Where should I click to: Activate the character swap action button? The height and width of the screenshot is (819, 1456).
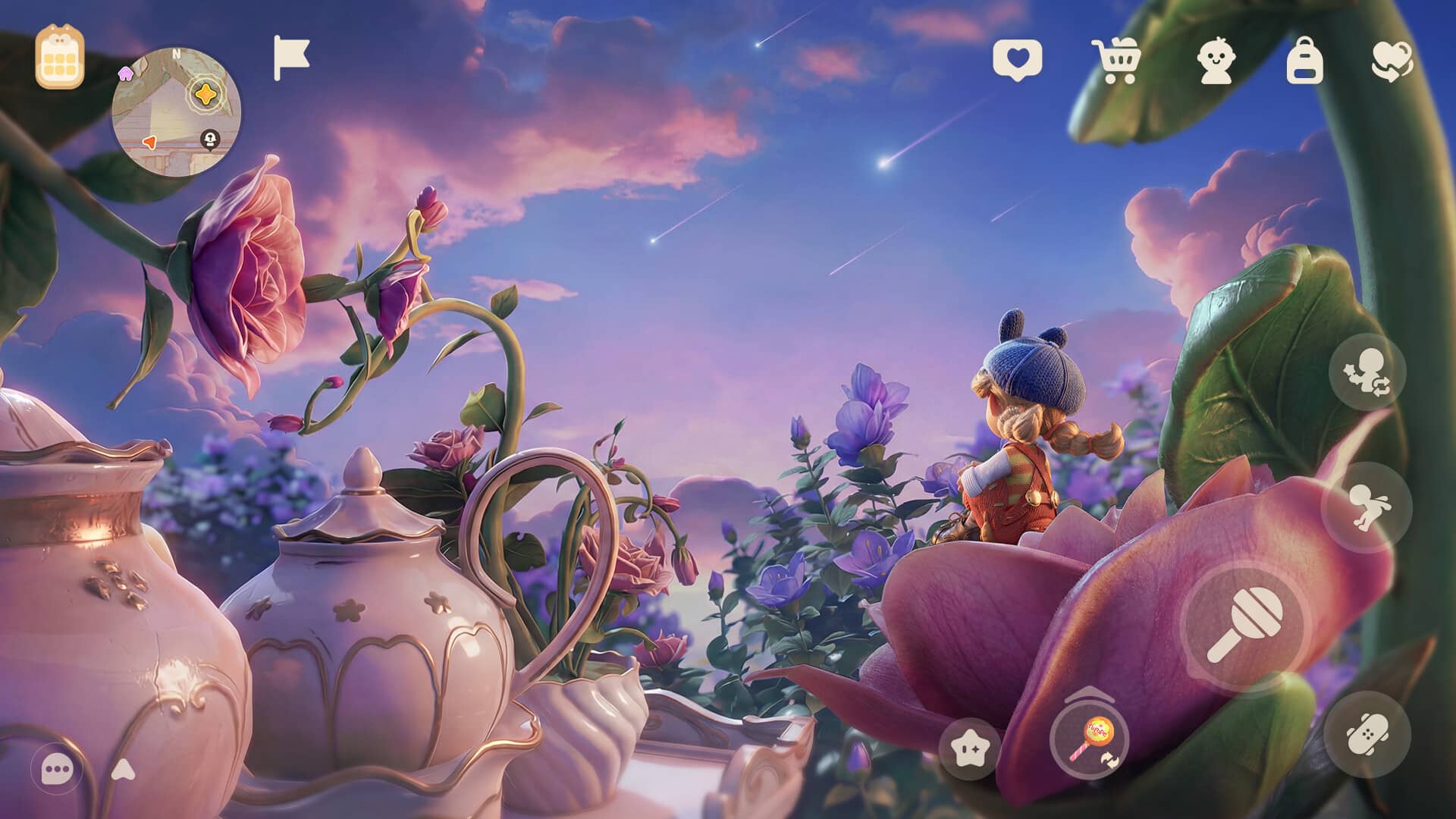(1367, 372)
